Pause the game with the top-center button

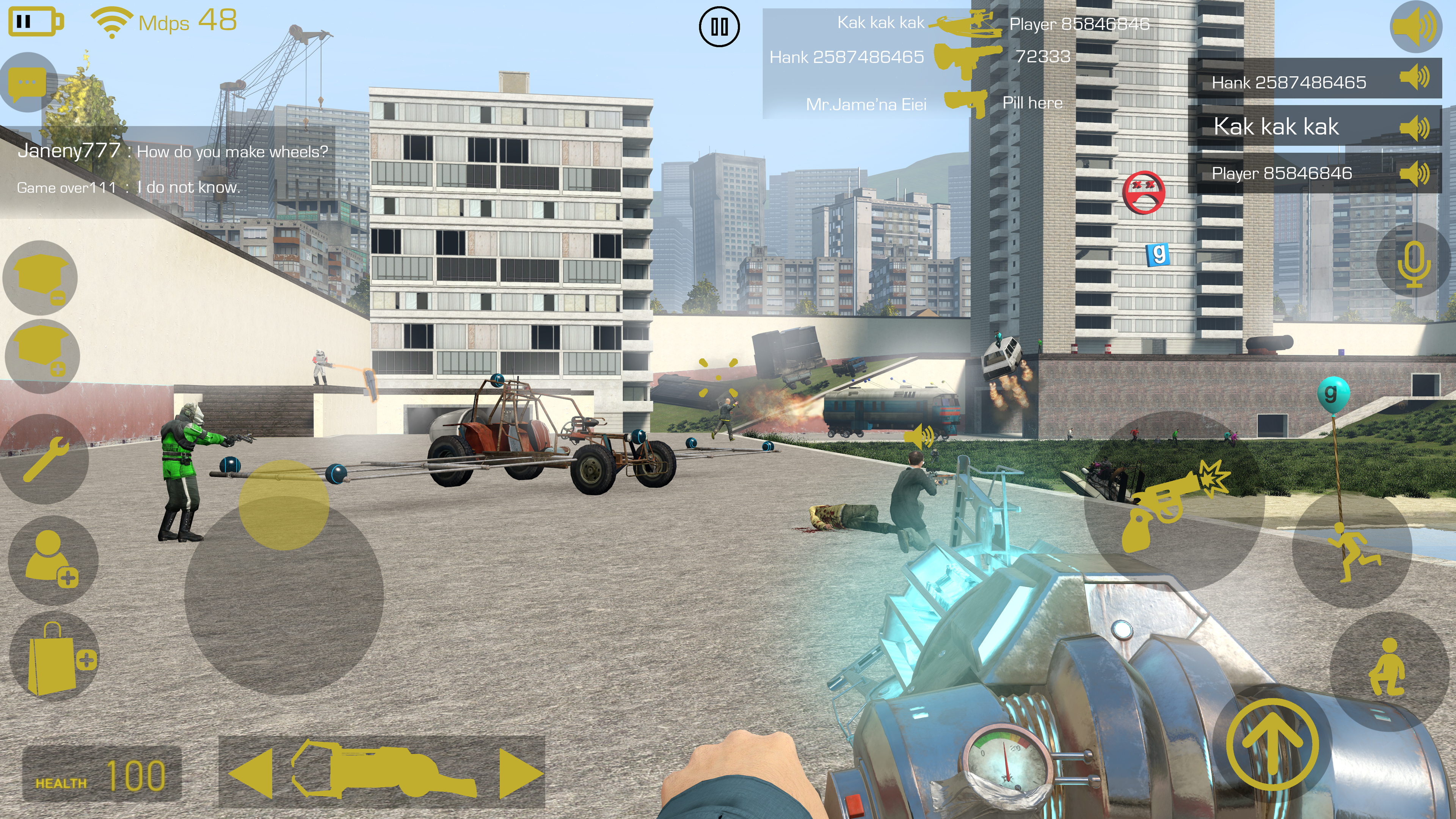[719, 27]
